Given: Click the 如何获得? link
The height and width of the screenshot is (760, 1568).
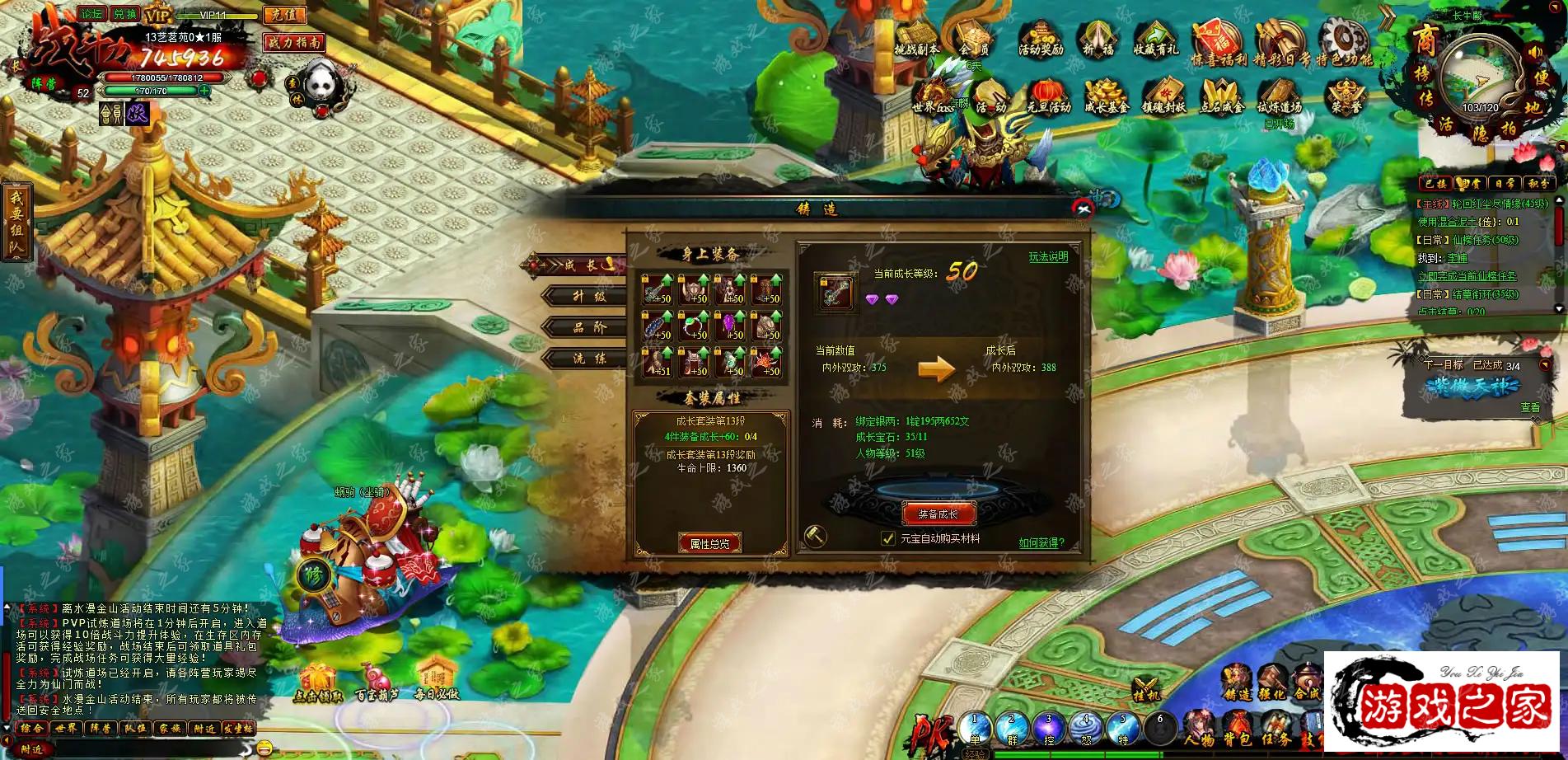Looking at the screenshot, I should coord(1041,542).
